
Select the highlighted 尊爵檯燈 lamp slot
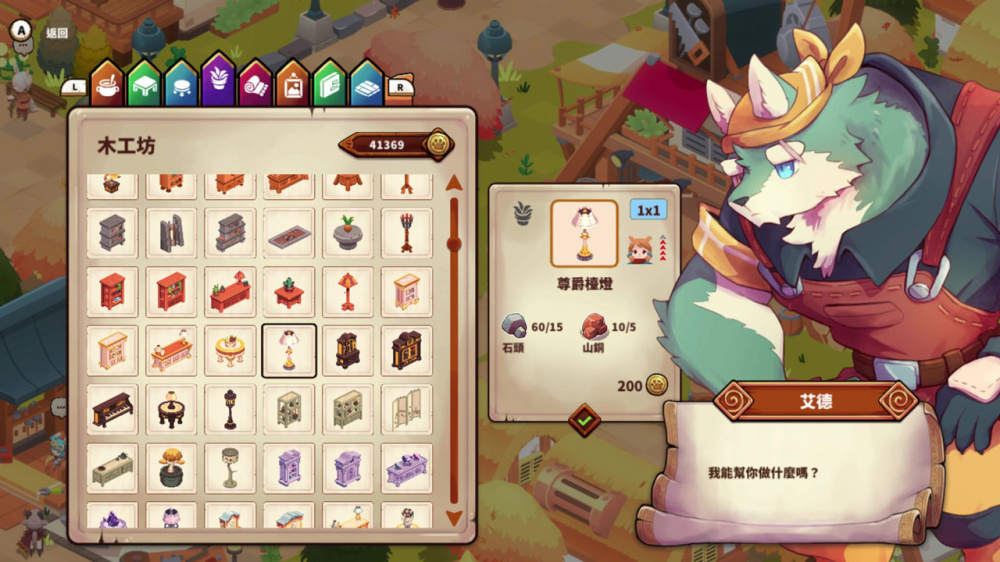pyautogui.click(x=289, y=350)
